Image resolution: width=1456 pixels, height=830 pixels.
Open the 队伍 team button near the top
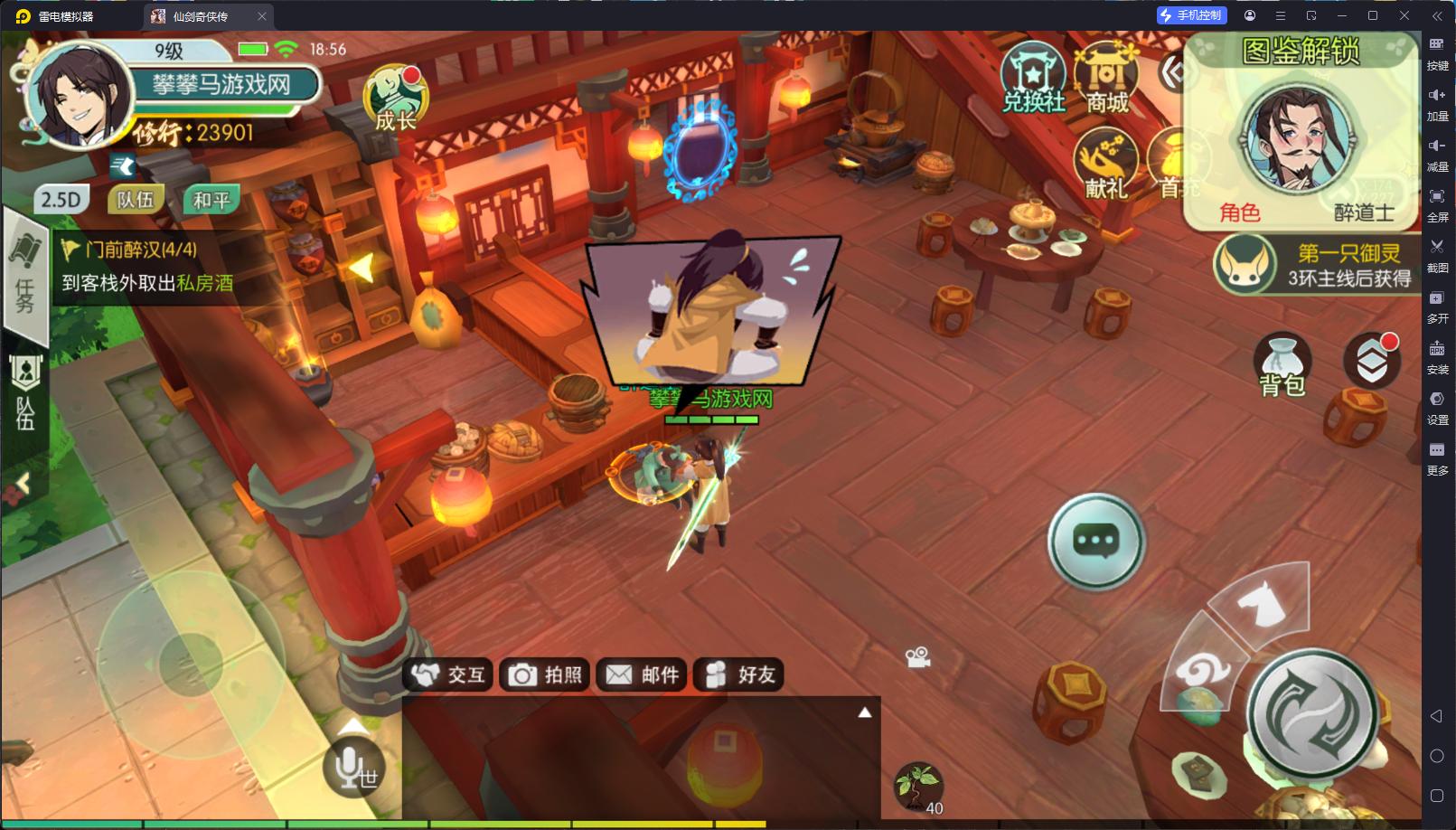(x=136, y=200)
